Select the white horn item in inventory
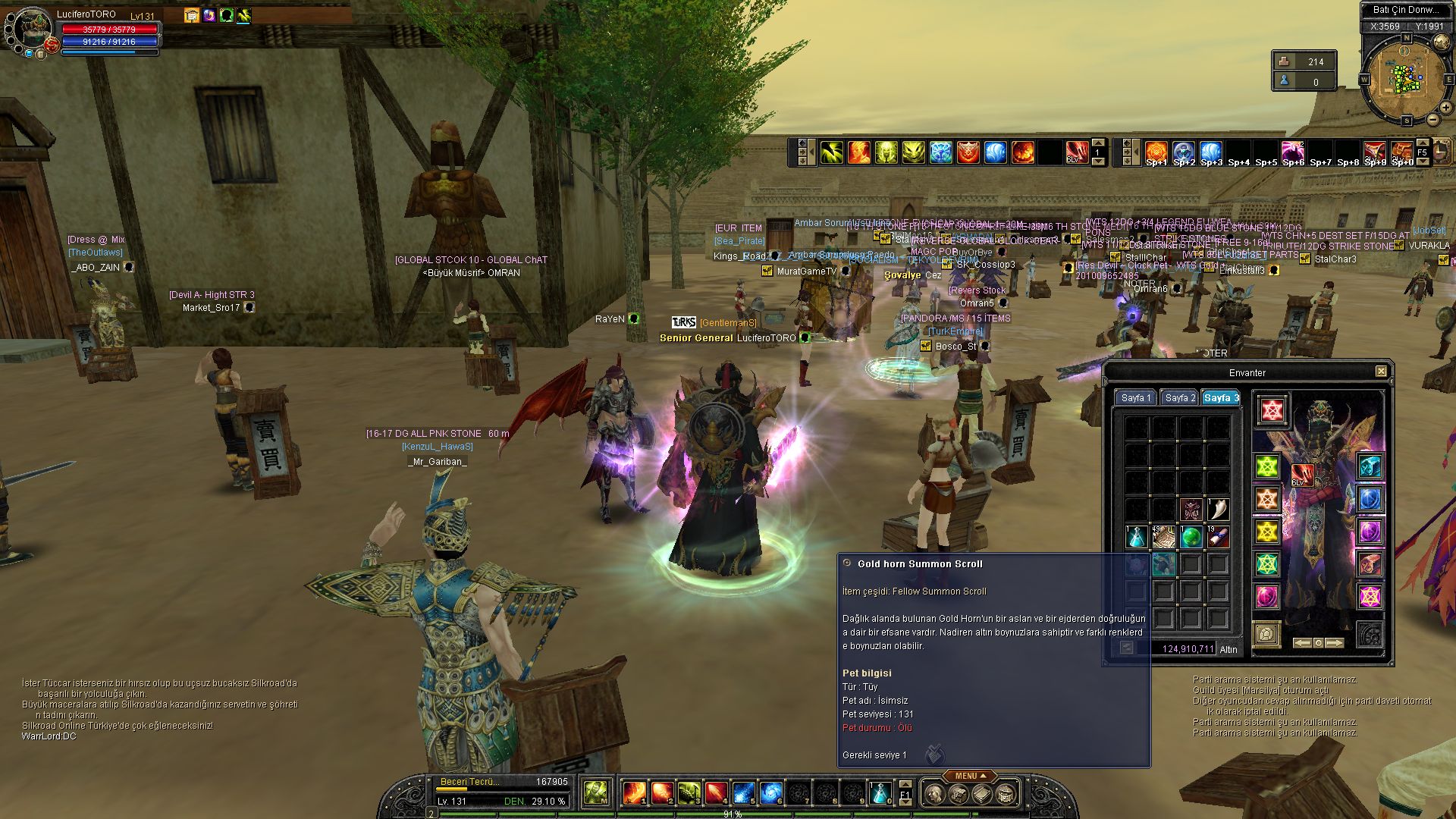This screenshot has width=1456, height=819. (x=1218, y=509)
